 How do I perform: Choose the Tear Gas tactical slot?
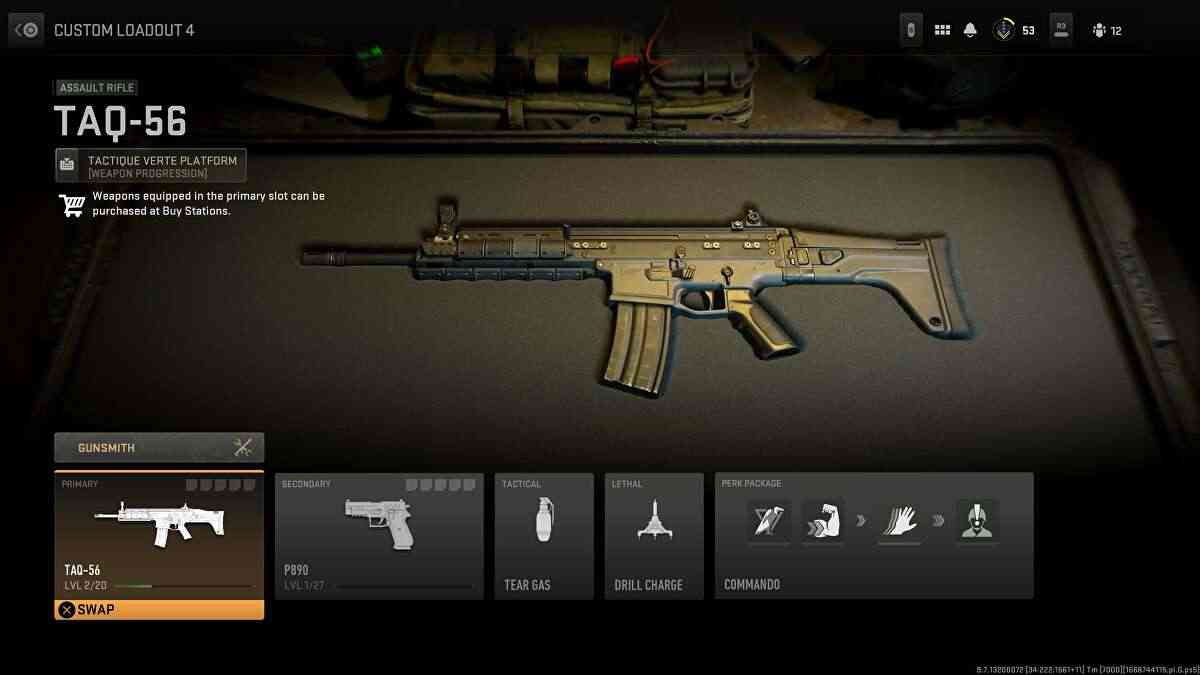[x=544, y=536]
